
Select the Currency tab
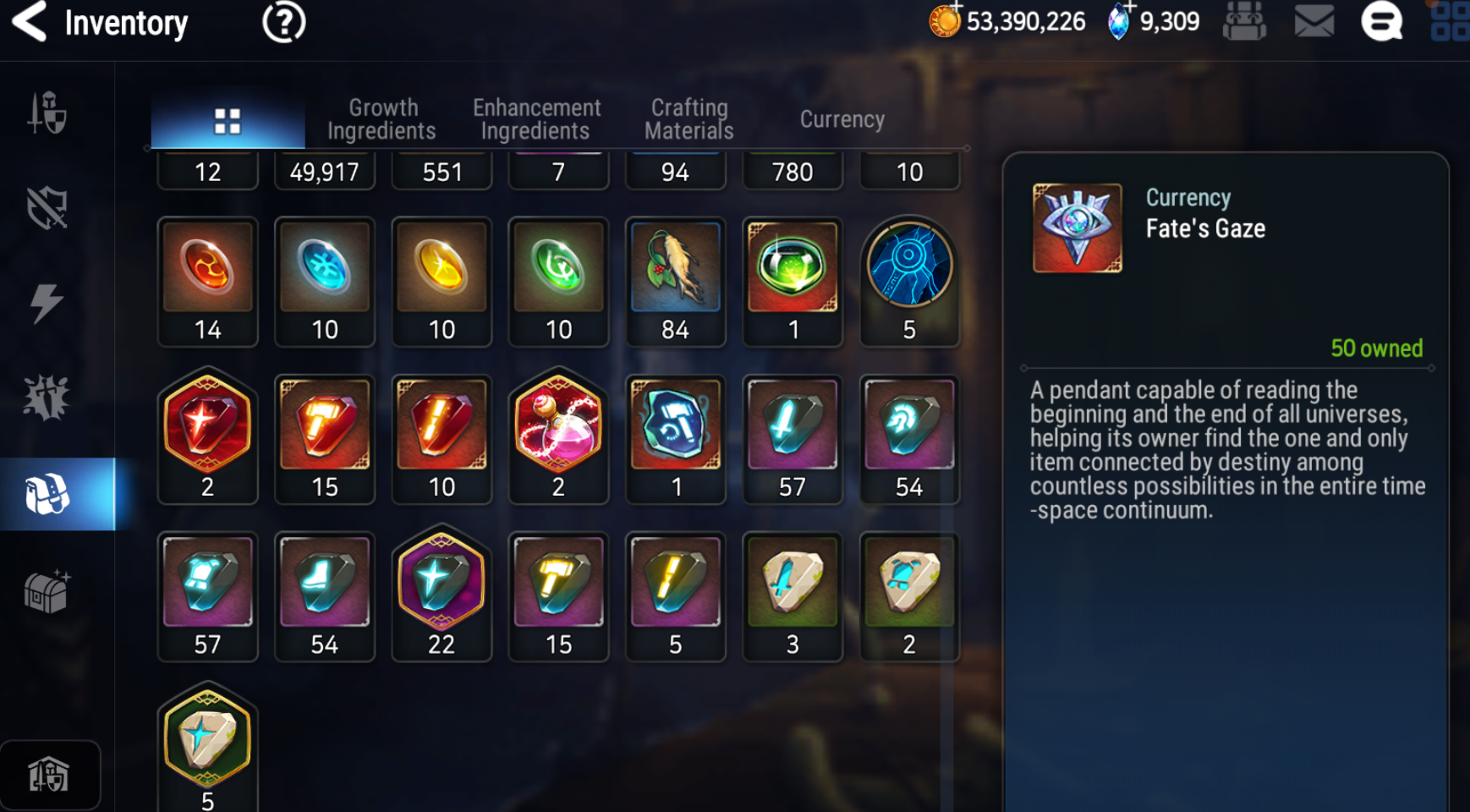842,119
